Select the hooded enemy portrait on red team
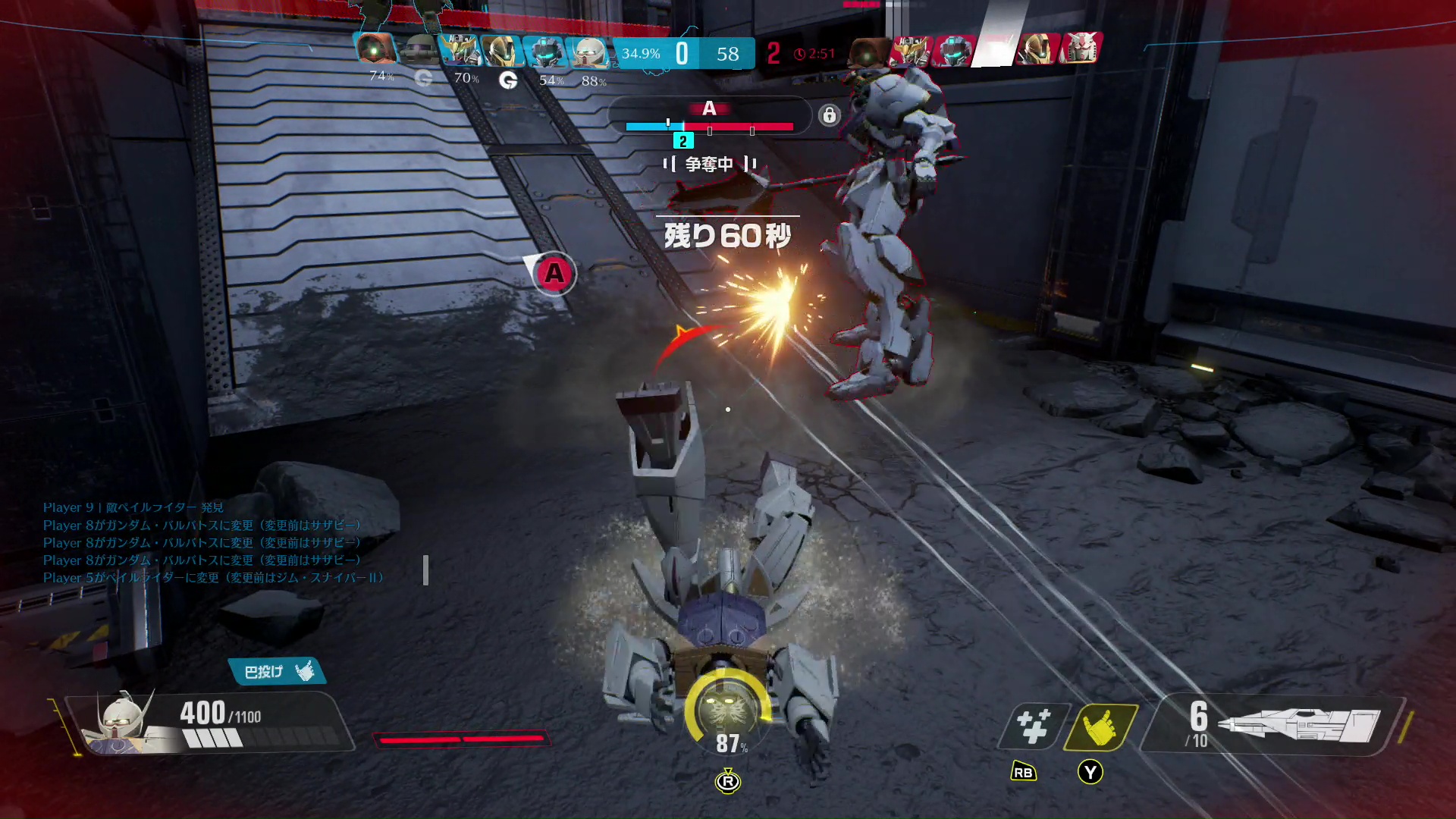The width and height of the screenshot is (1456, 819). 868,52
